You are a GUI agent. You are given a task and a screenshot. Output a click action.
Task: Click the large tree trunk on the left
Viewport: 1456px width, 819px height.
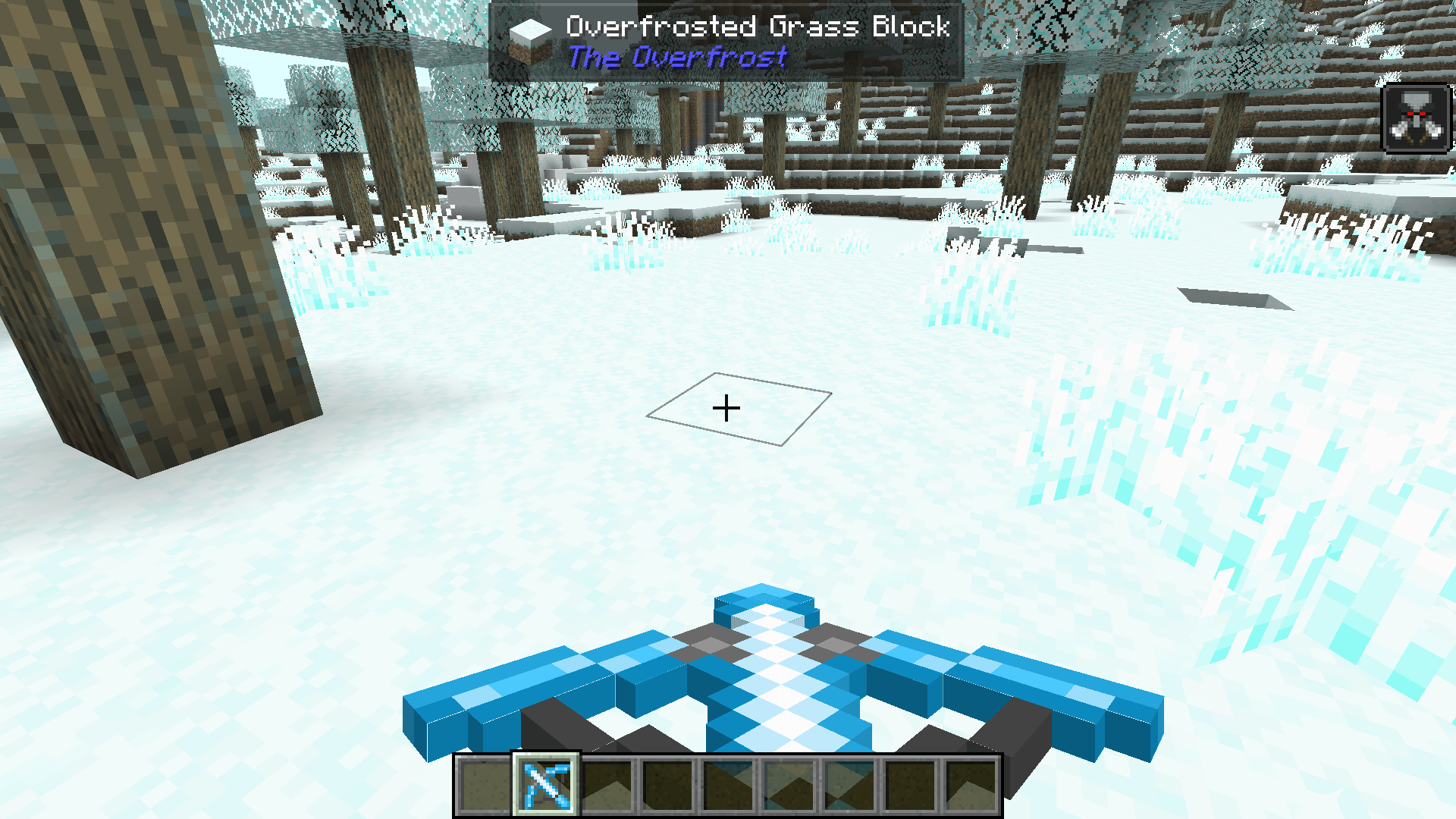(152, 227)
